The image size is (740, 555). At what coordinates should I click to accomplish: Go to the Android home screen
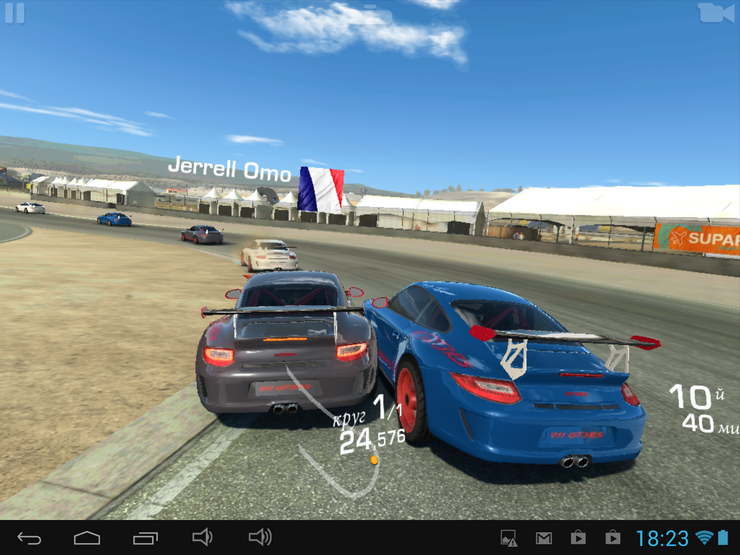point(87,538)
